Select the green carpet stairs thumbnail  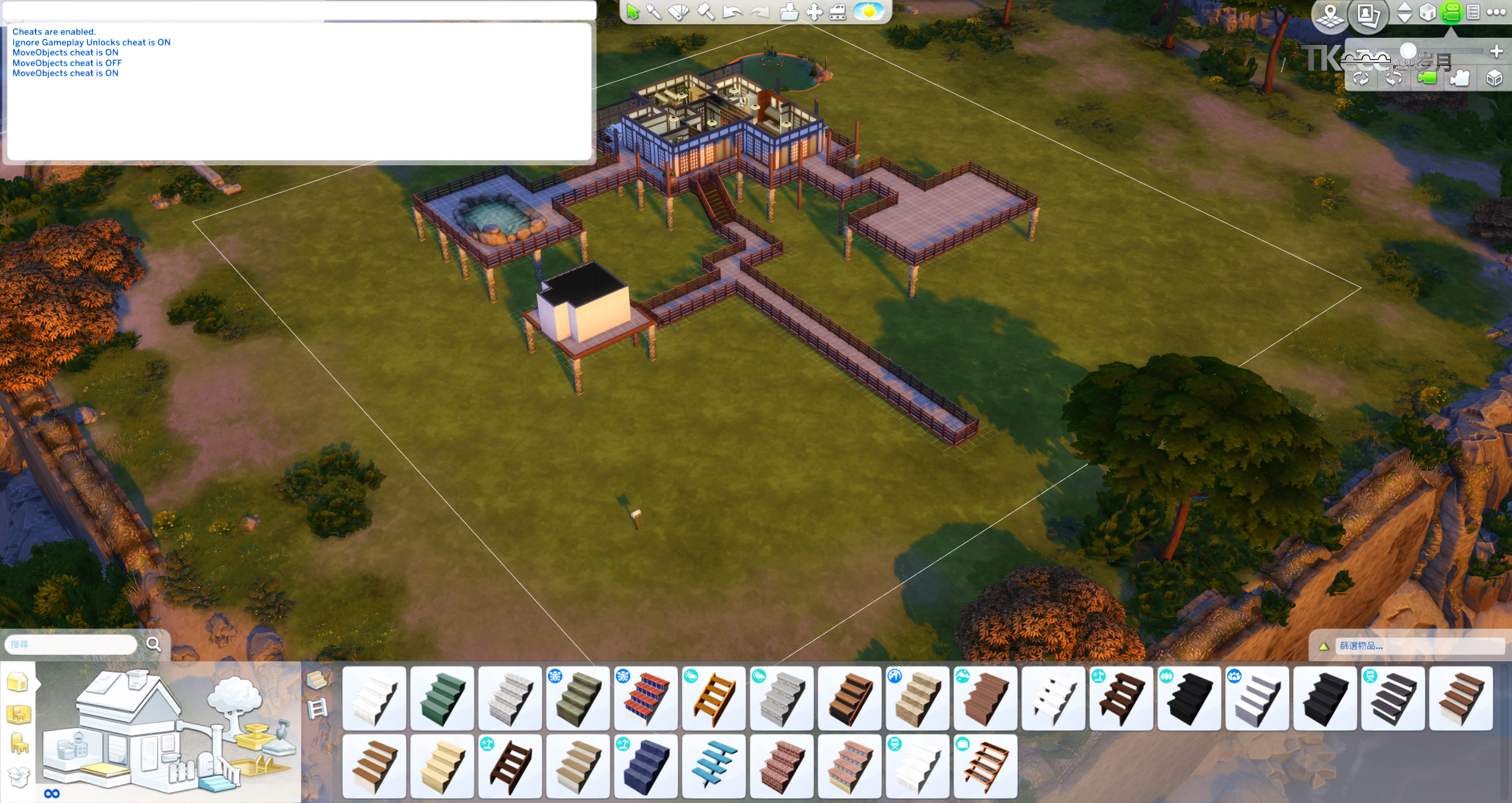point(442,698)
